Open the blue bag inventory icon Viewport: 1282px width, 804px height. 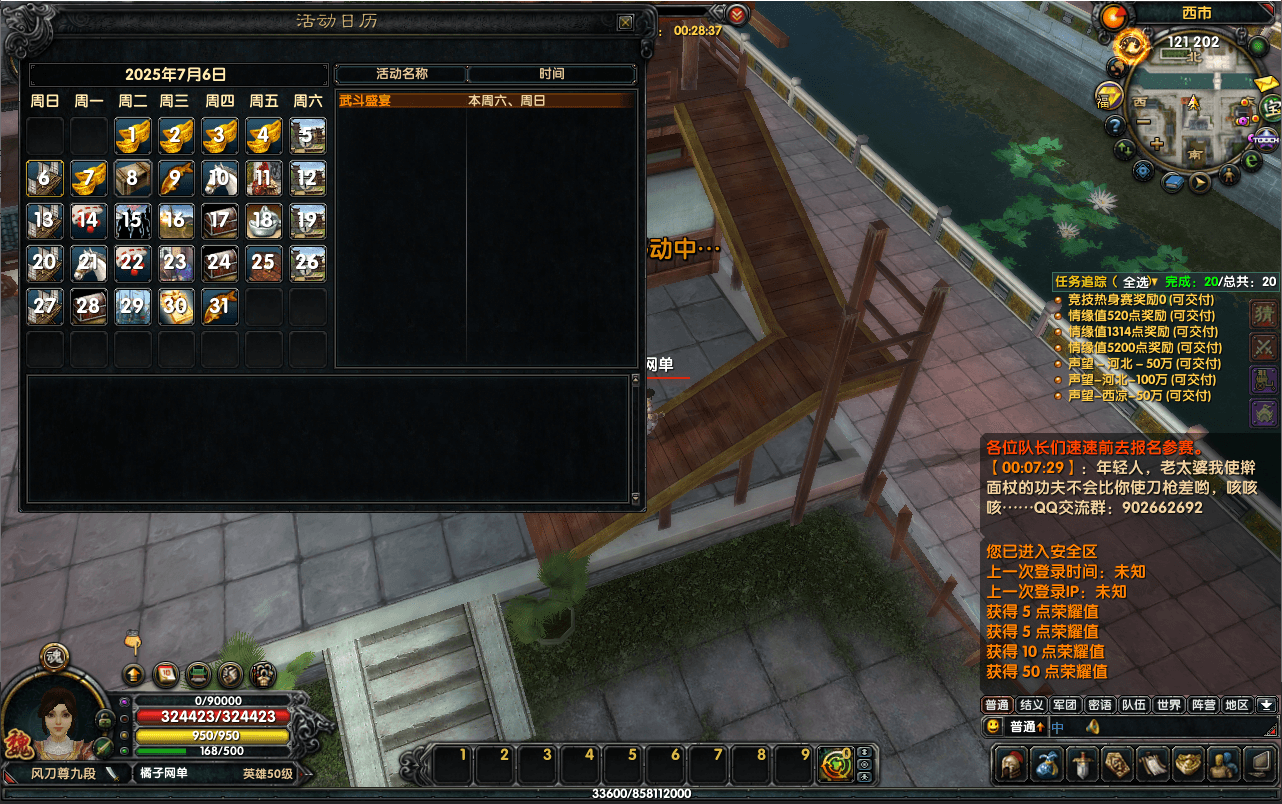pyautogui.click(x=1046, y=765)
